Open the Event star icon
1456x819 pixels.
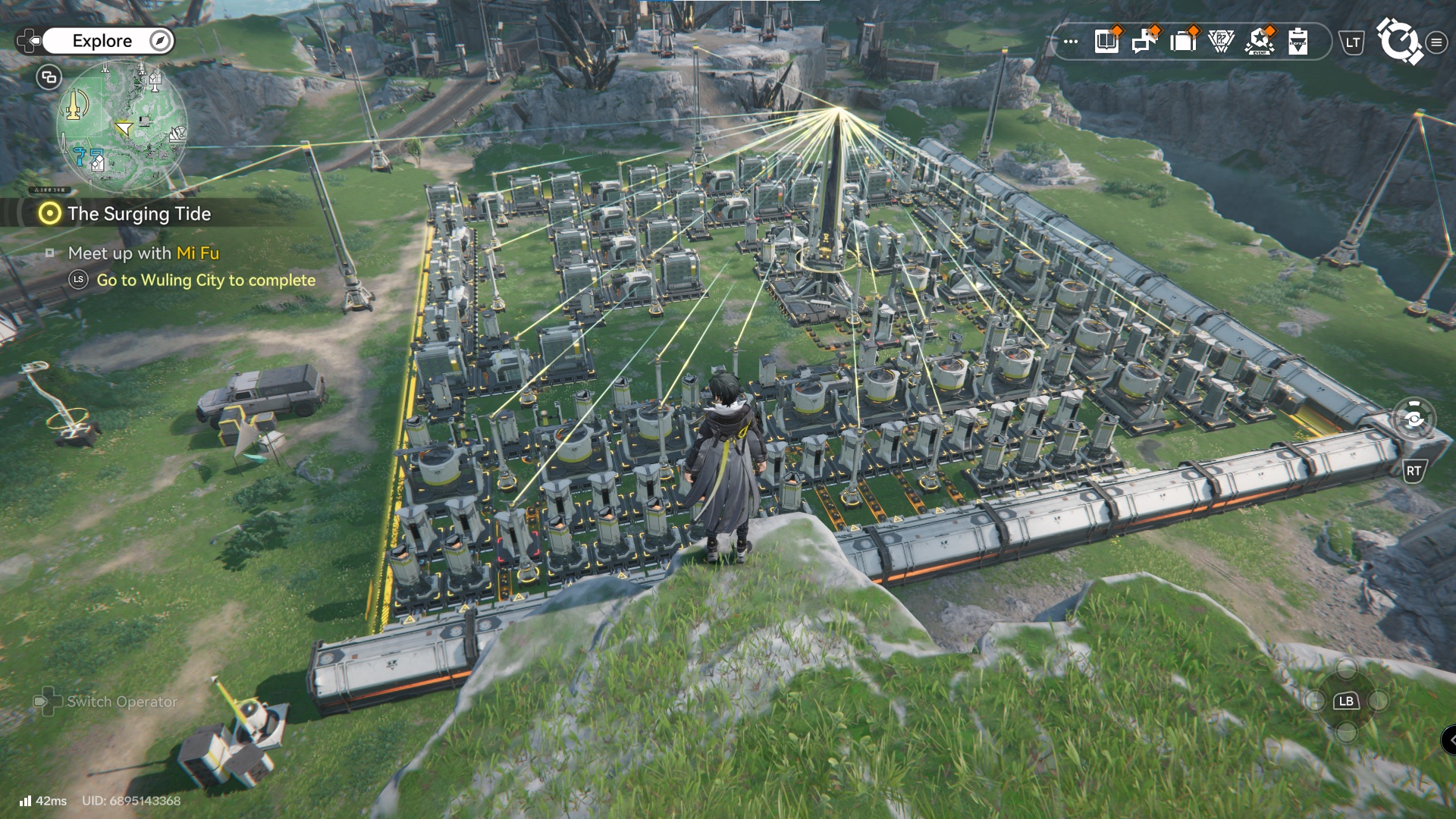pos(1260,42)
